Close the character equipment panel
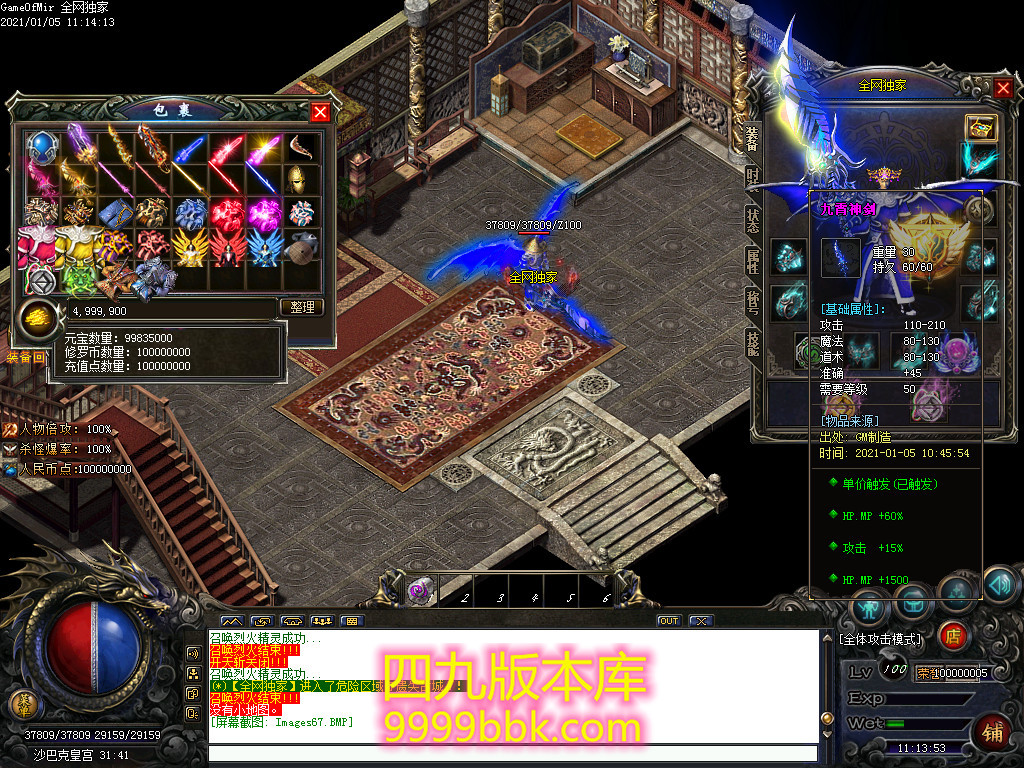Image resolution: width=1024 pixels, height=768 pixels. 1003,88
